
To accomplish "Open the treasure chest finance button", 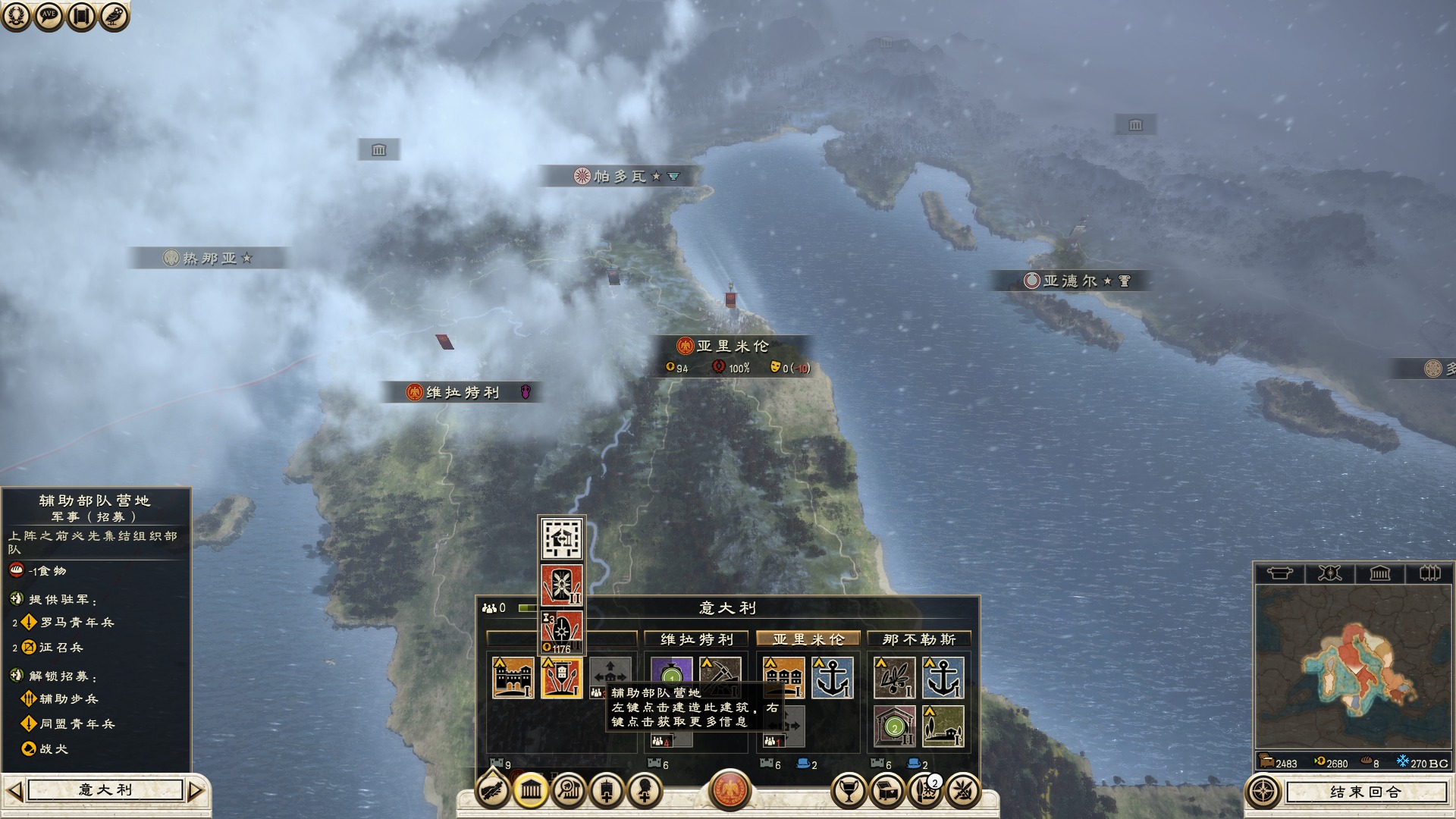I will tap(887, 792).
